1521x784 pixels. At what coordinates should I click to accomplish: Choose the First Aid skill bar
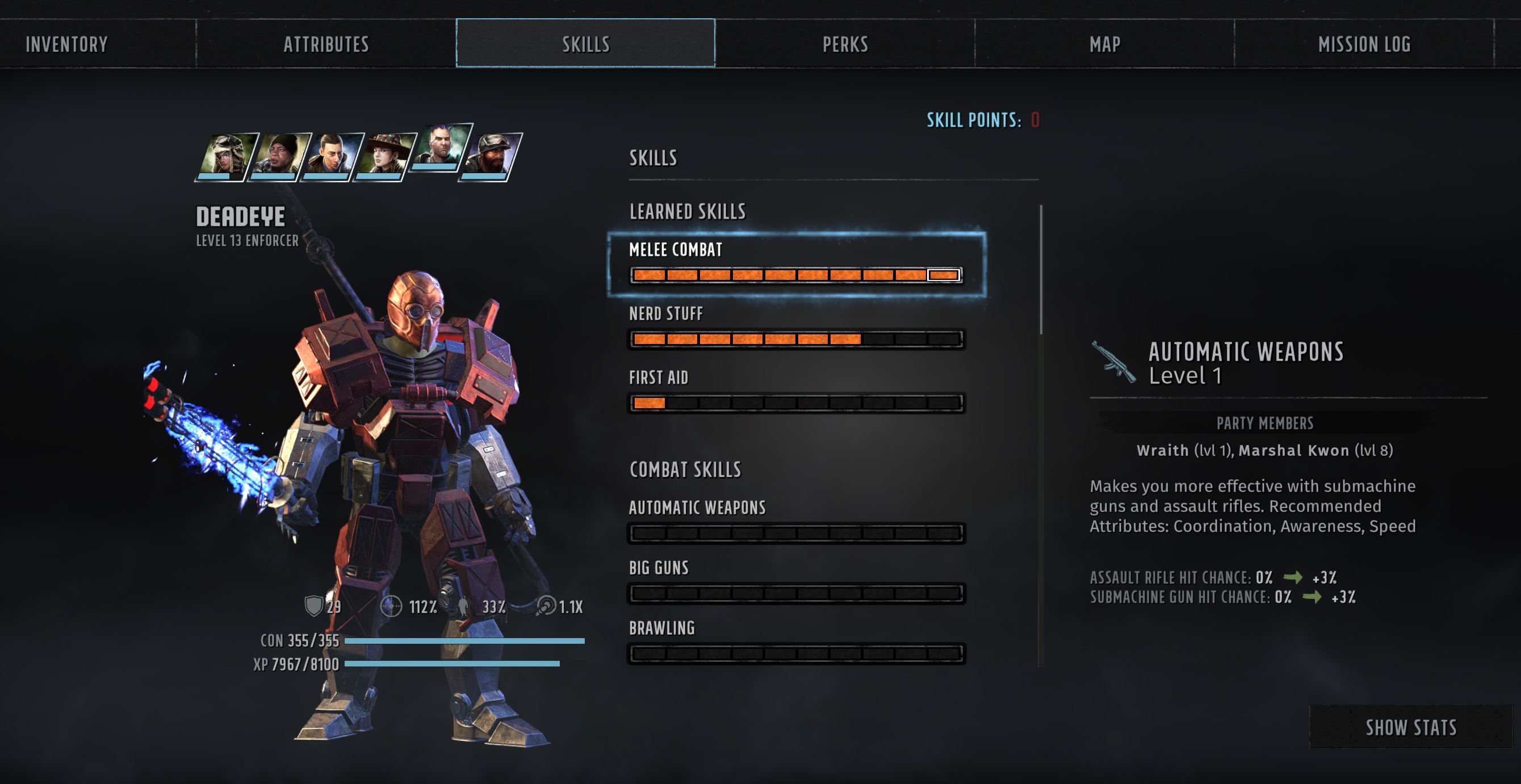[x=796, y=403]
